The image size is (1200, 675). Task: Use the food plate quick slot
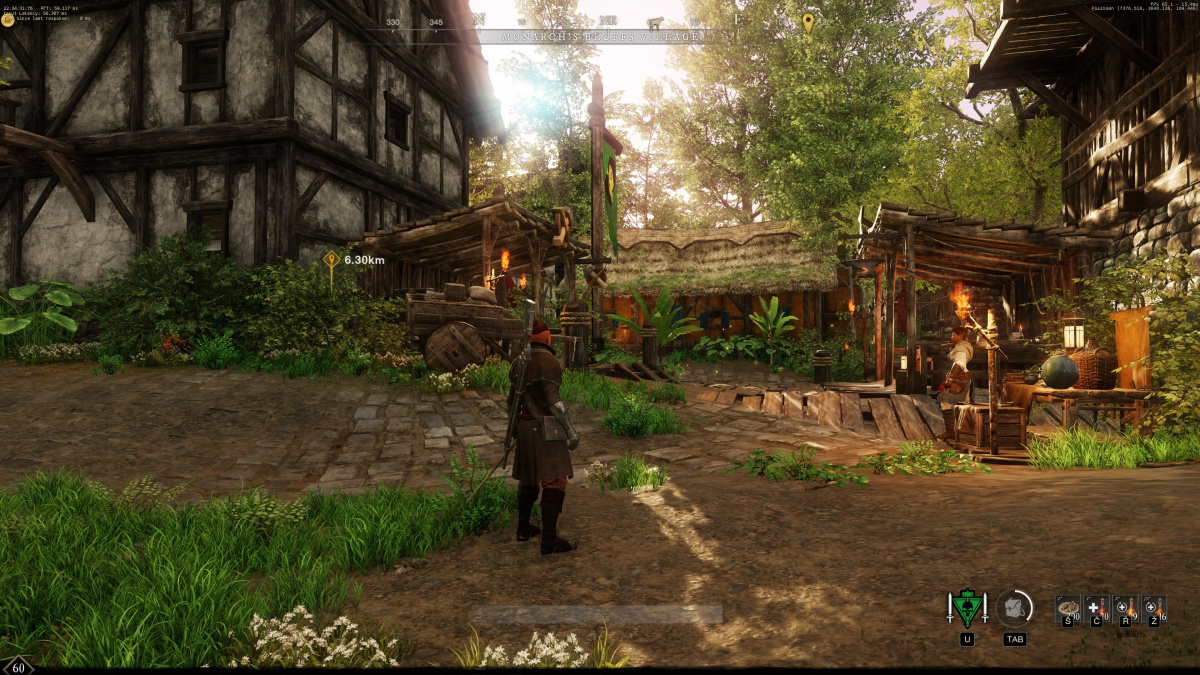tap(1068, 607)
